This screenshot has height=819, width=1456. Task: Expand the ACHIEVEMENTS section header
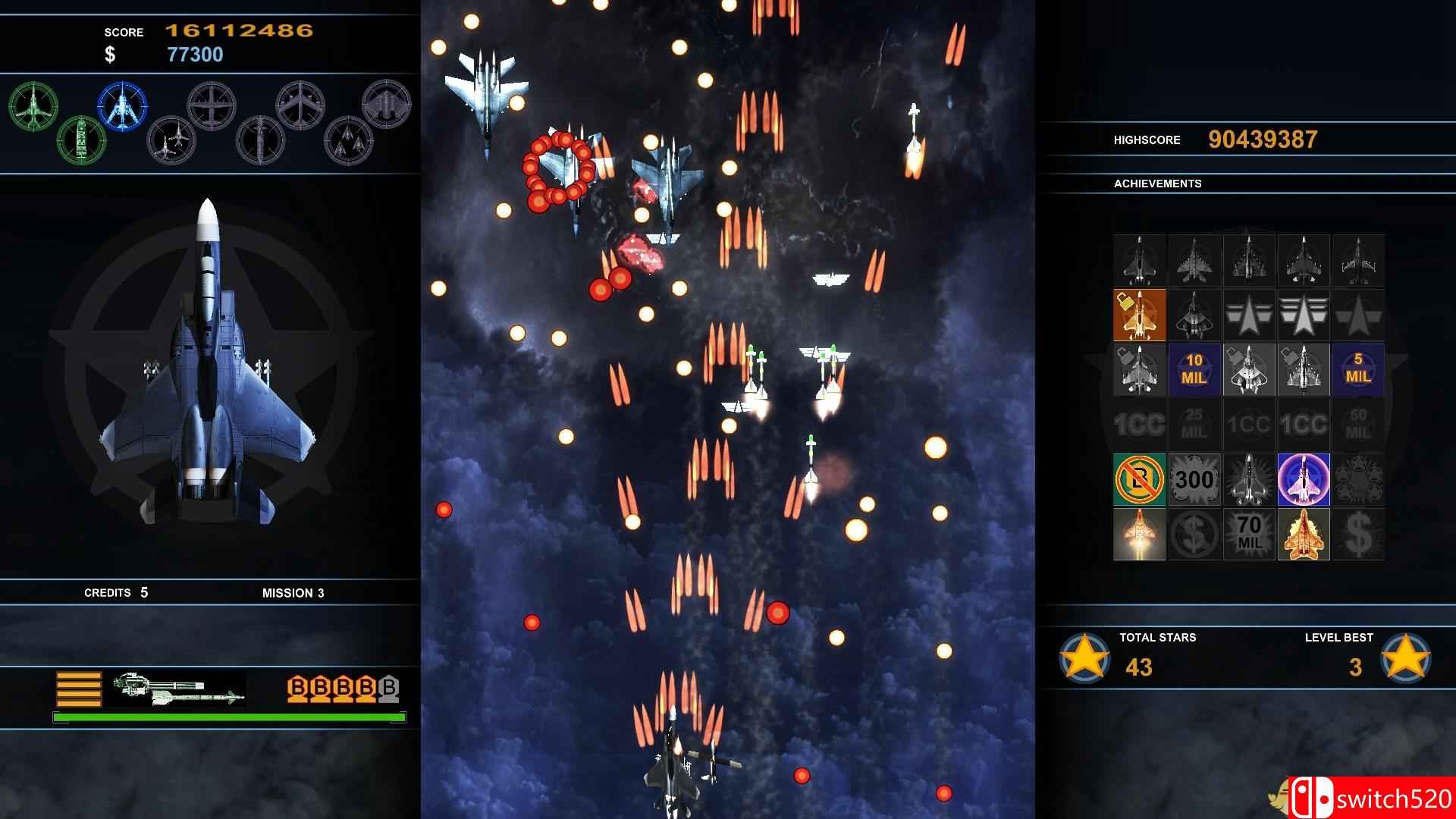1156,183
